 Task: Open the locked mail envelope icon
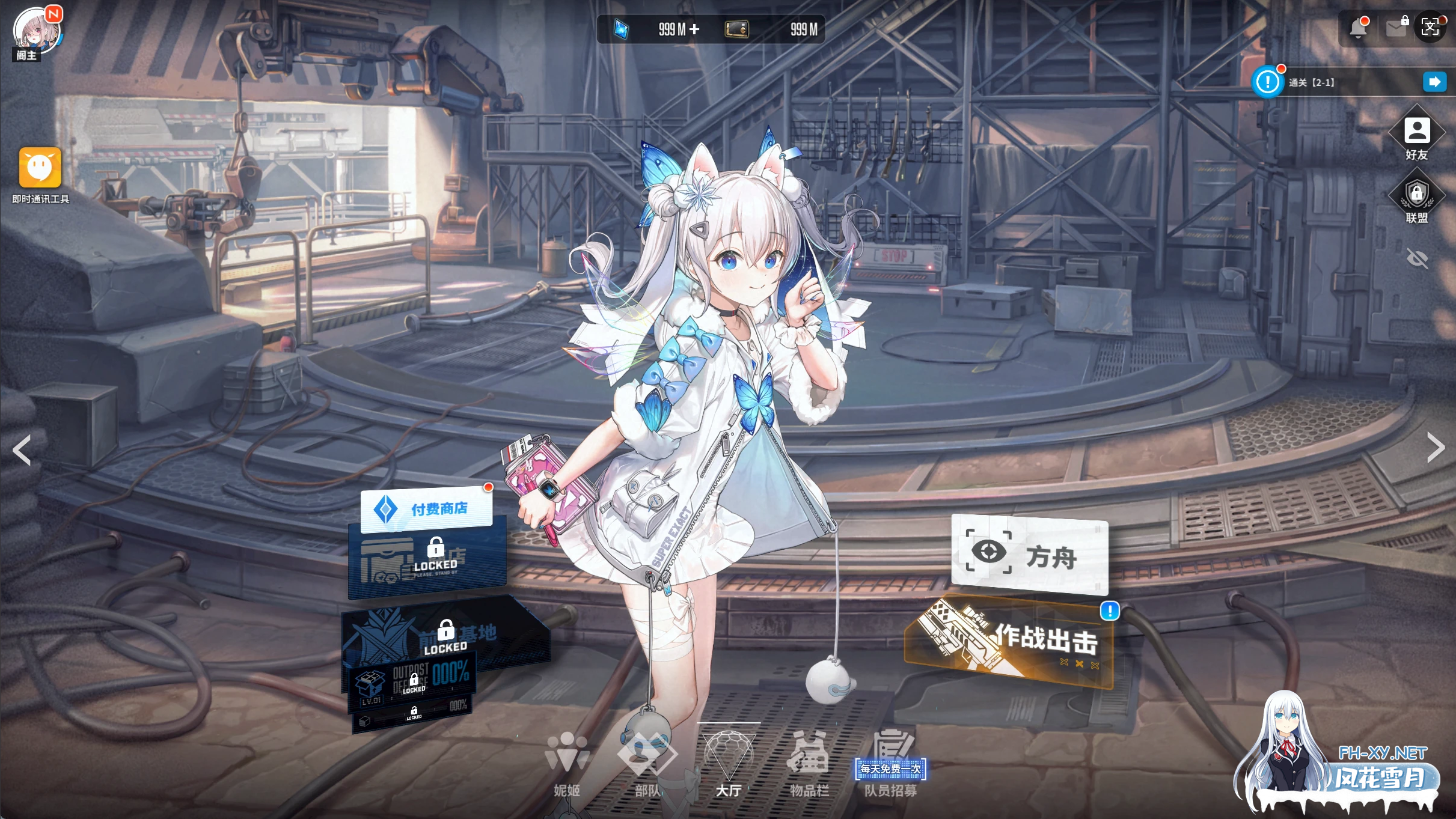tap(1396, 28)
